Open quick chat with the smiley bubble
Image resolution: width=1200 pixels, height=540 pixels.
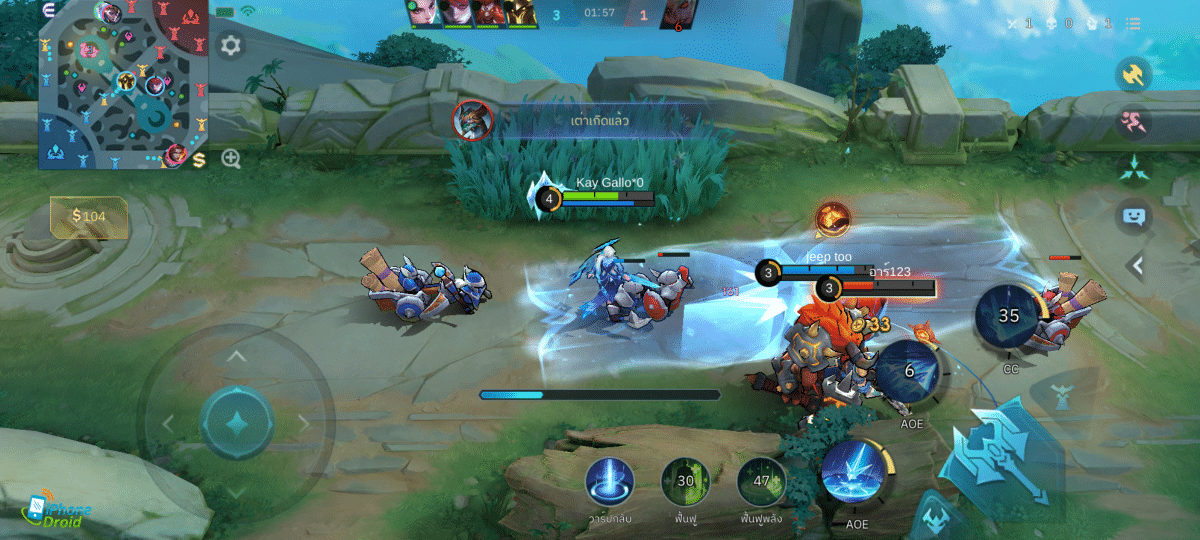pyautogui.click(x=1134, y=217)
